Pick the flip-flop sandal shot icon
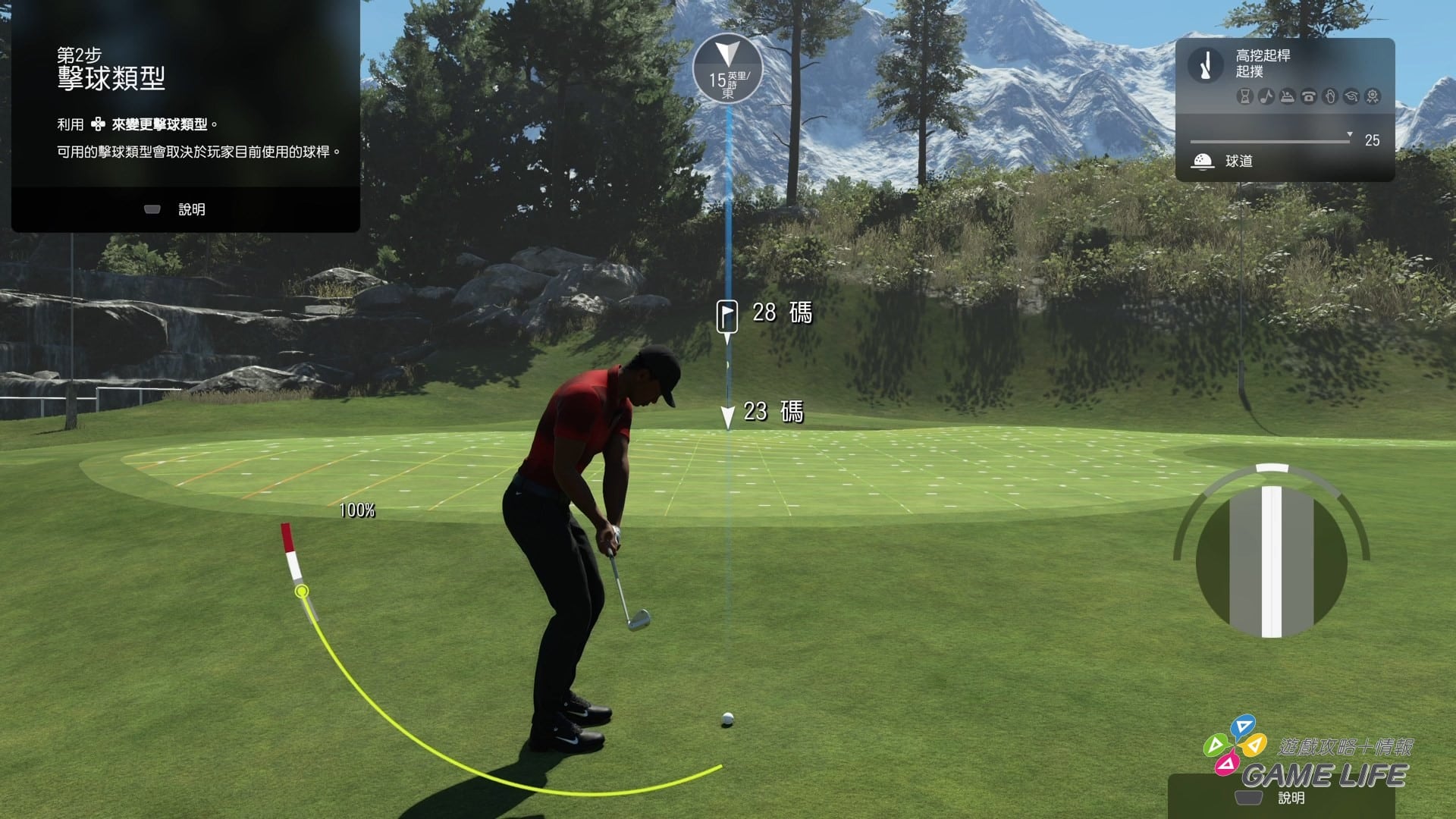Image resolution: width=1456 pixels, height=819 pixels. 1329,96
